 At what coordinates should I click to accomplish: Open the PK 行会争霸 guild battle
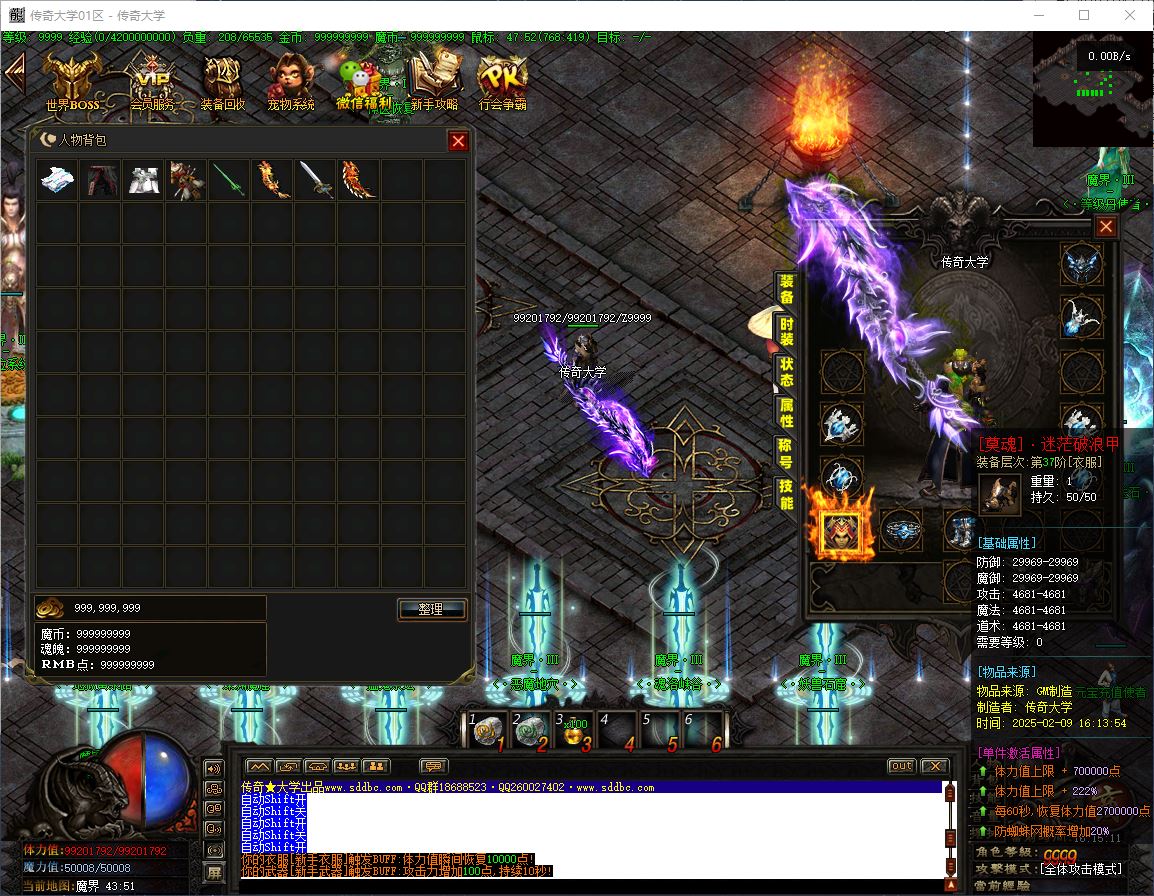coord(502,80)
